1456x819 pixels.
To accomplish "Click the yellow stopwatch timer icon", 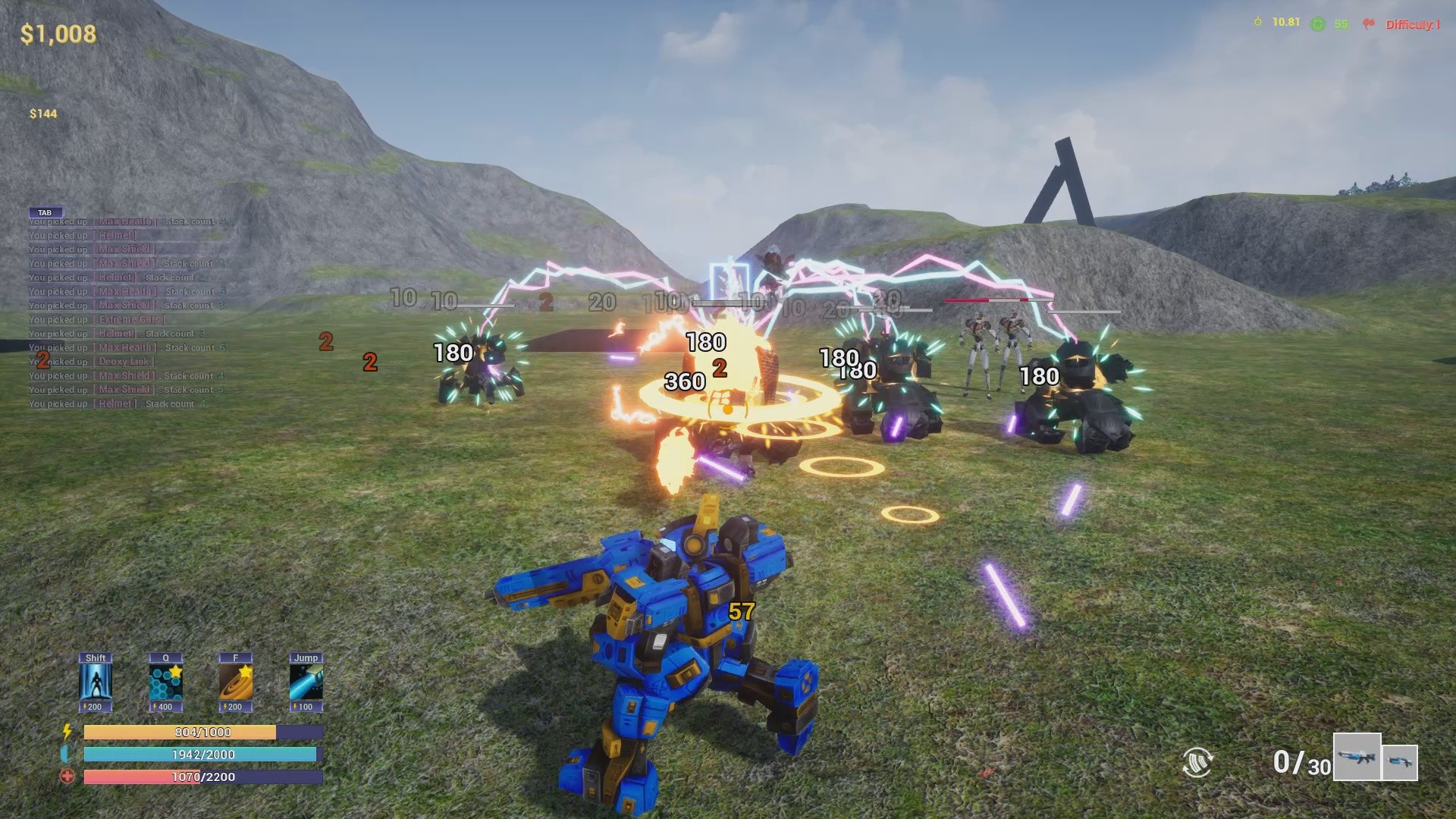I will 1258,24.
